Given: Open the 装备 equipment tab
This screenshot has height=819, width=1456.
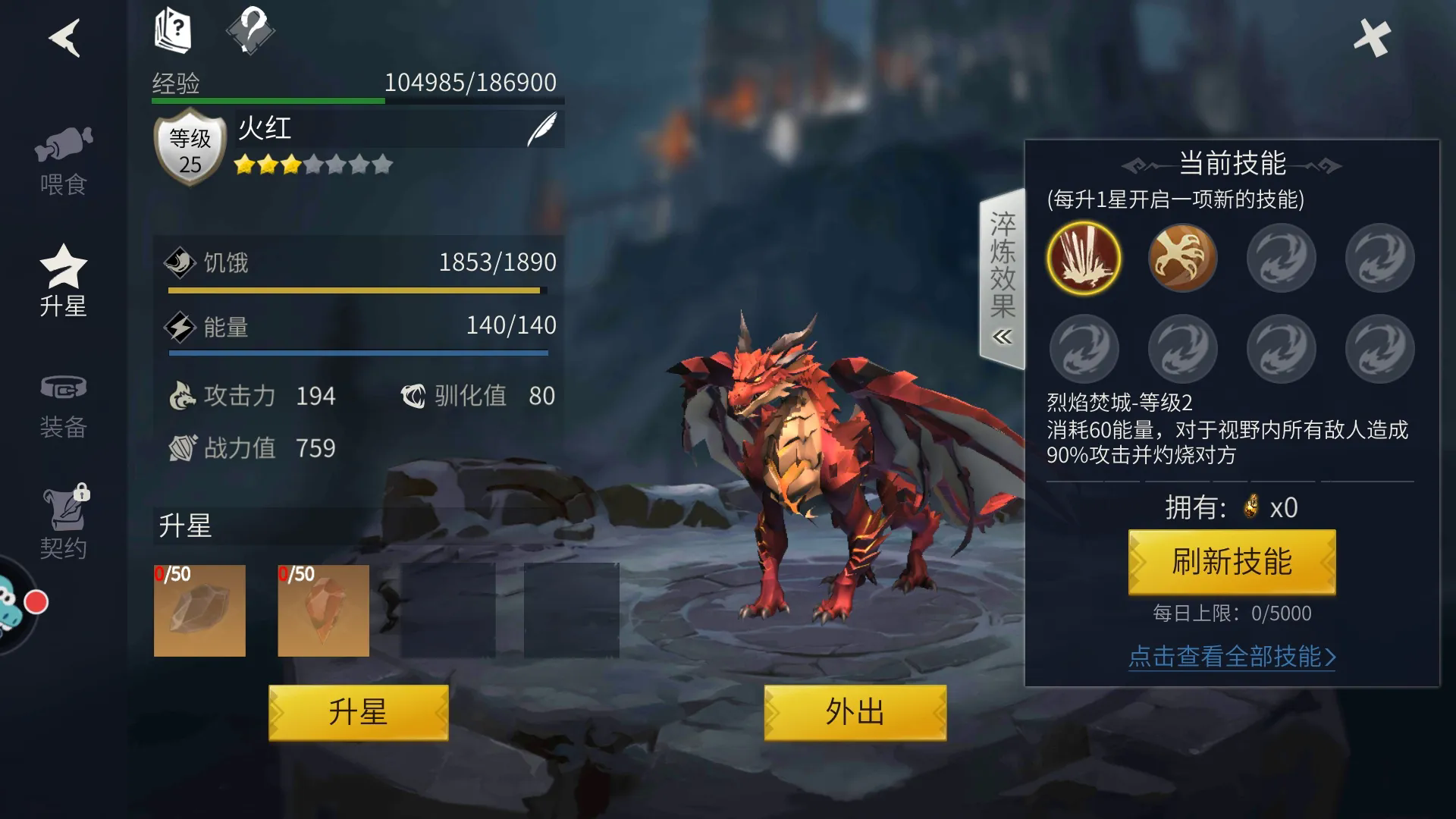Looking at the screenshot, I should 64,406.
